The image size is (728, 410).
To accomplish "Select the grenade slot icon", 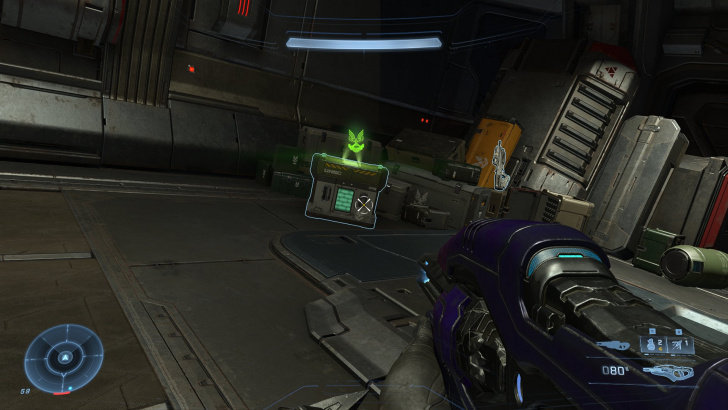I will coord(652,345).
